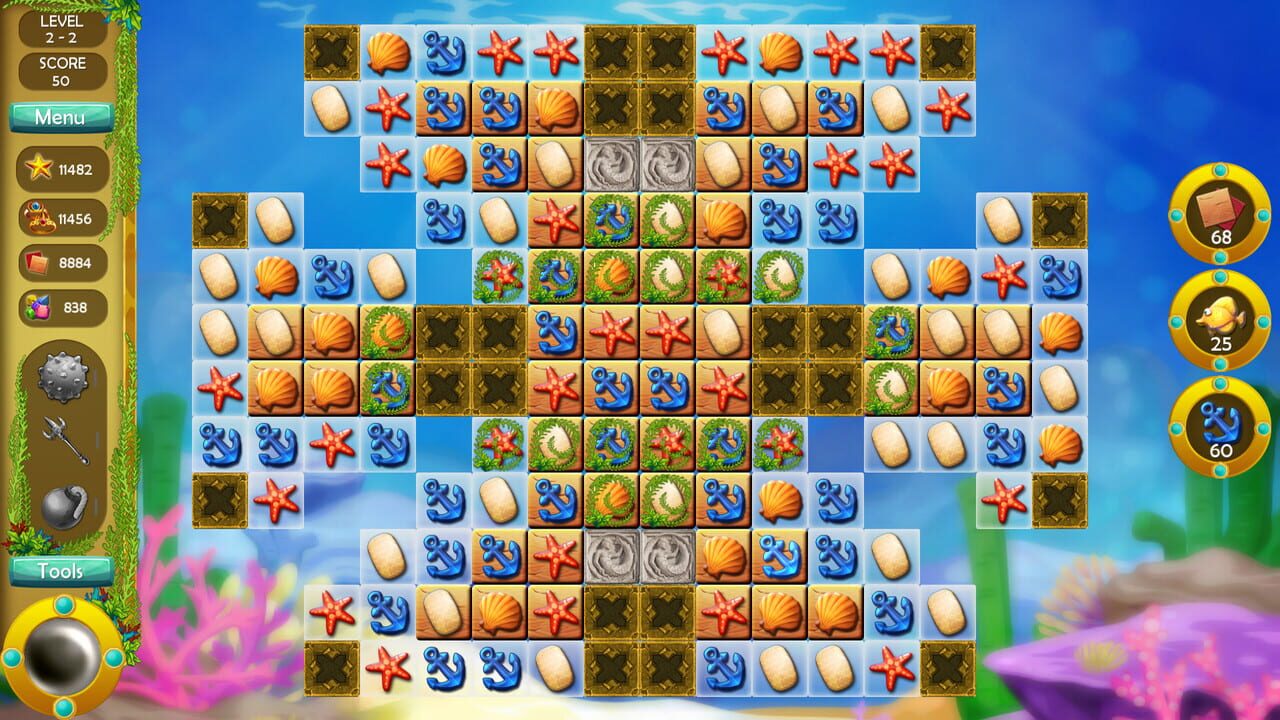Click the red cards counter showing 8884

point(60,261)
